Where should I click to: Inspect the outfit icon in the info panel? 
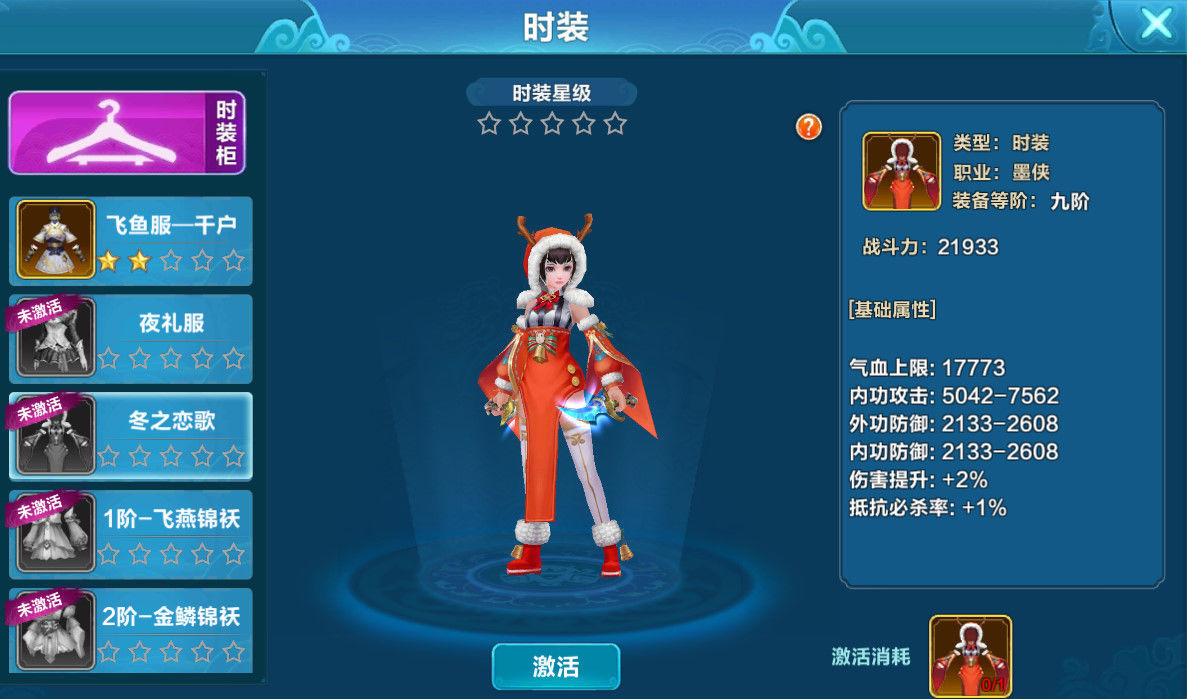901,171
